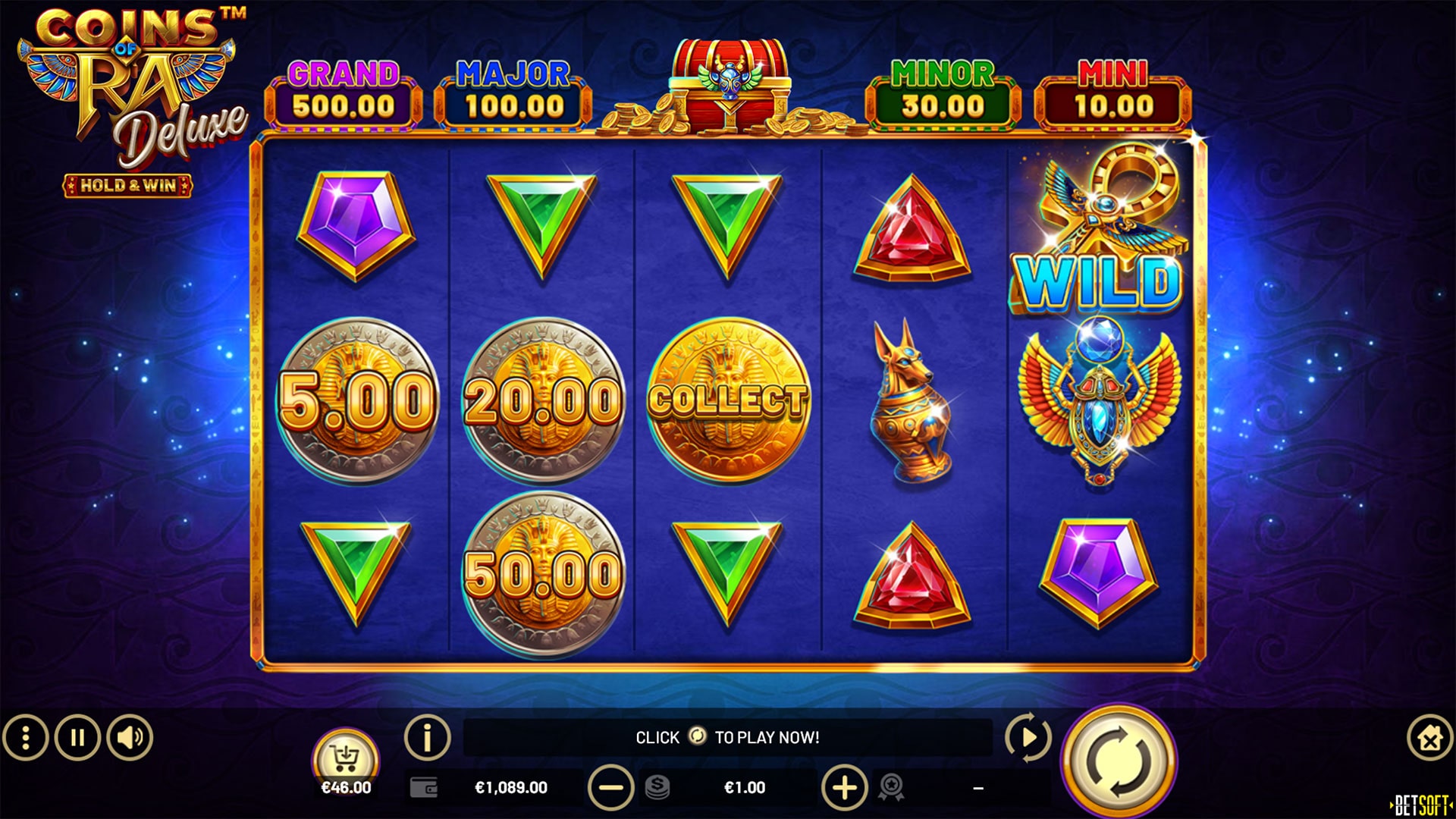Click the treasure chest above the reels
Image resolution: width=1456 pixels, height=819 pixels.
pyautogui.click(x=728, y=76)
